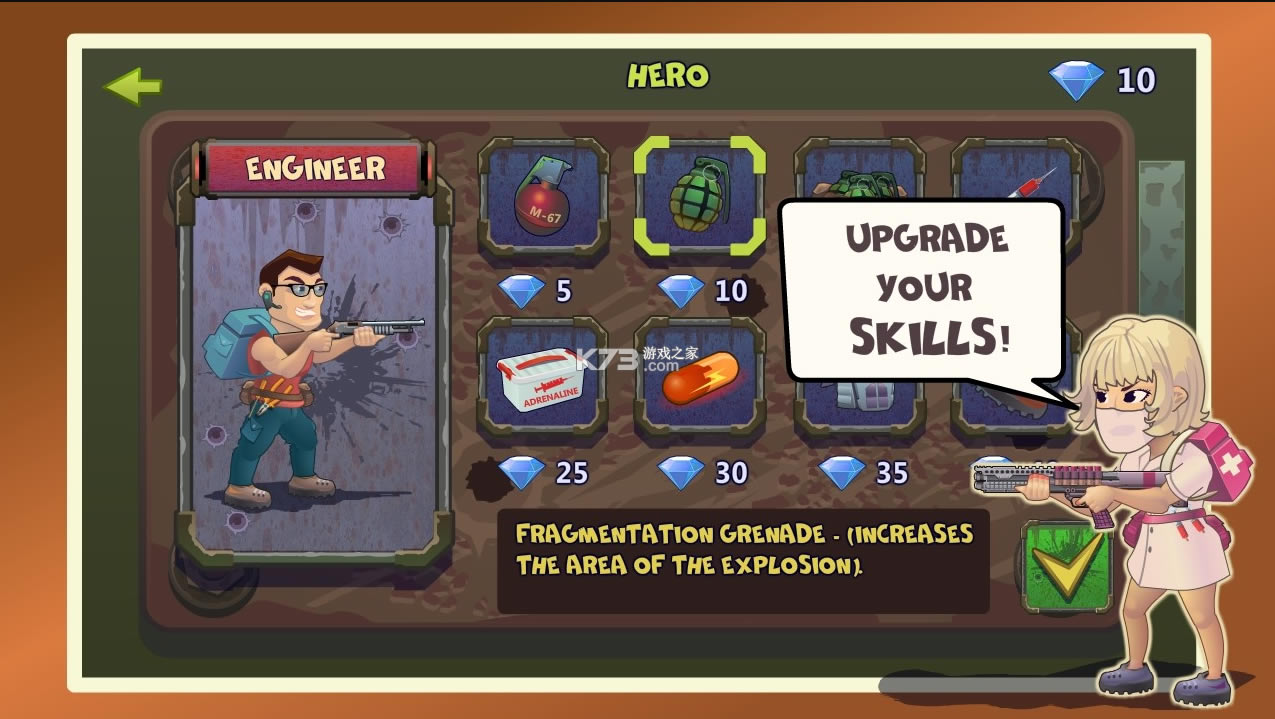
Task: Confirm with the green checkmark button
Action: click(x=1066, y=565)
